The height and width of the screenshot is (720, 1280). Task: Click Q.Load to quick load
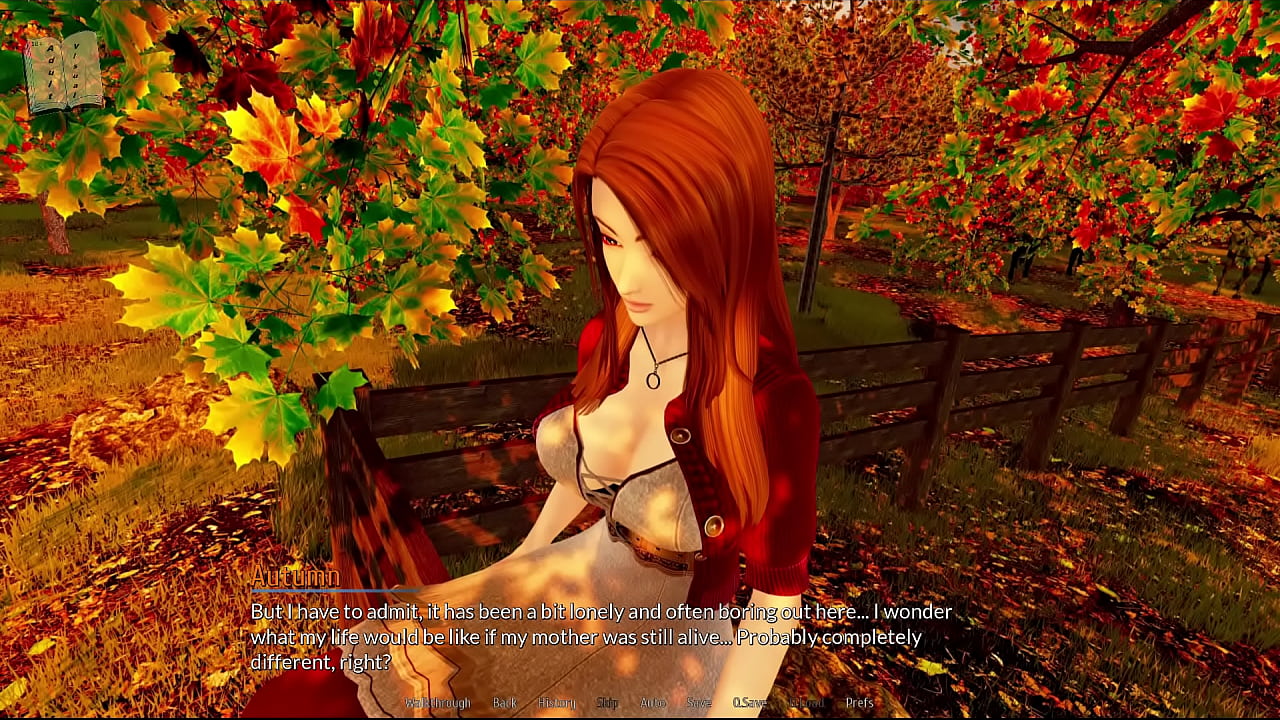pos(805,703)
